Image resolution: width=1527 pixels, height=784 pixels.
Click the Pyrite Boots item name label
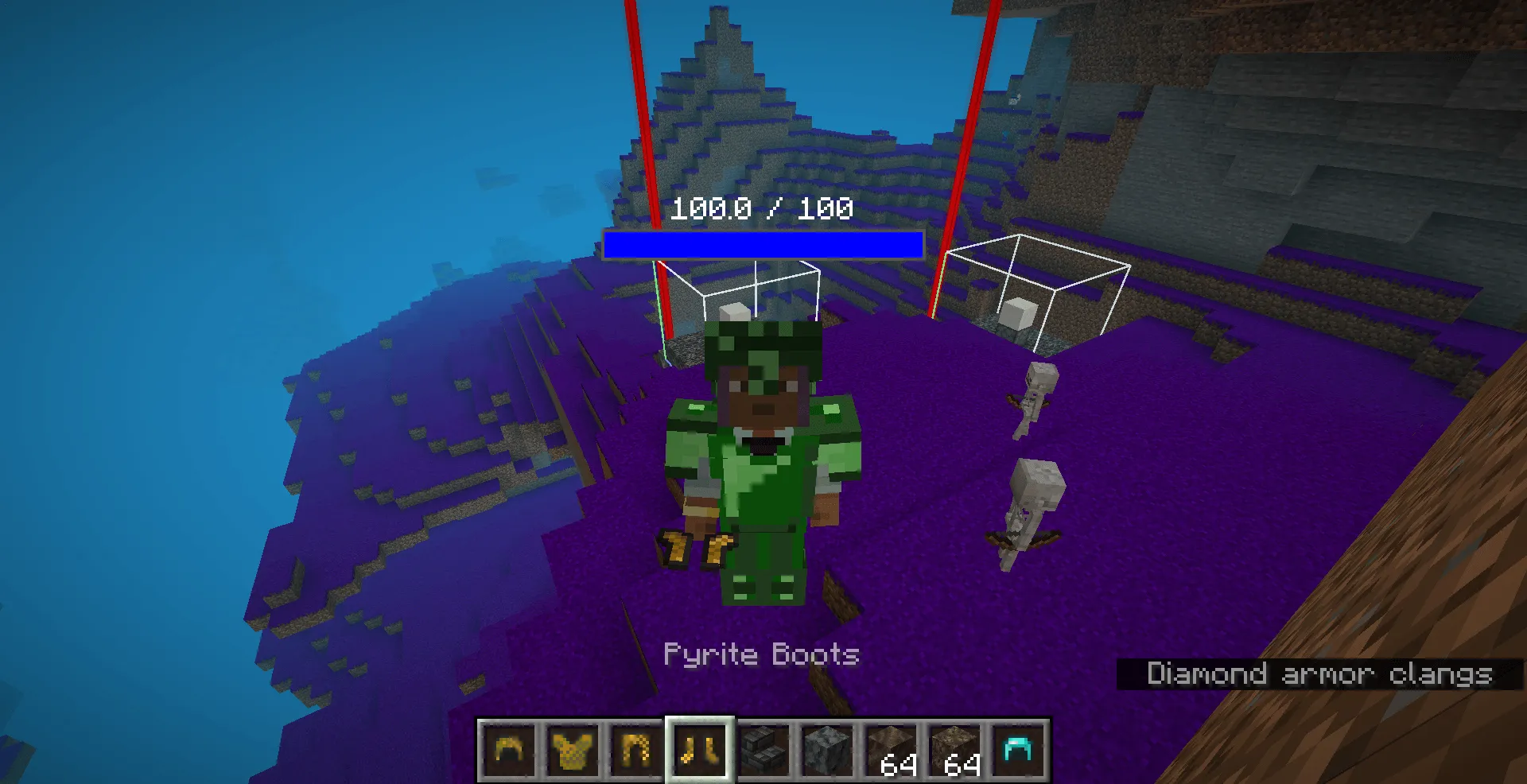[x=761, y=654]
